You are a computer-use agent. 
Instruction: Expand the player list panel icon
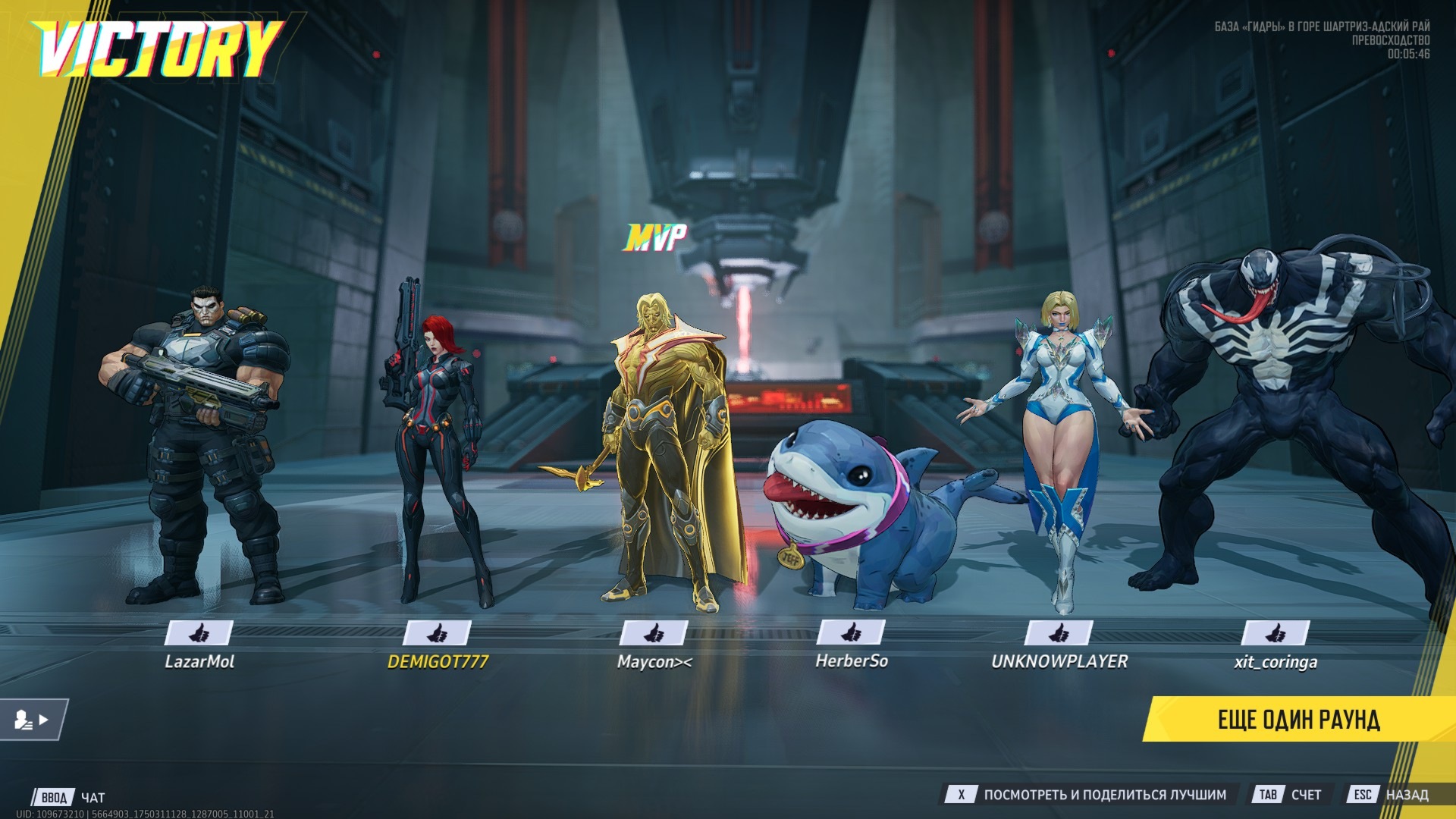32,720
